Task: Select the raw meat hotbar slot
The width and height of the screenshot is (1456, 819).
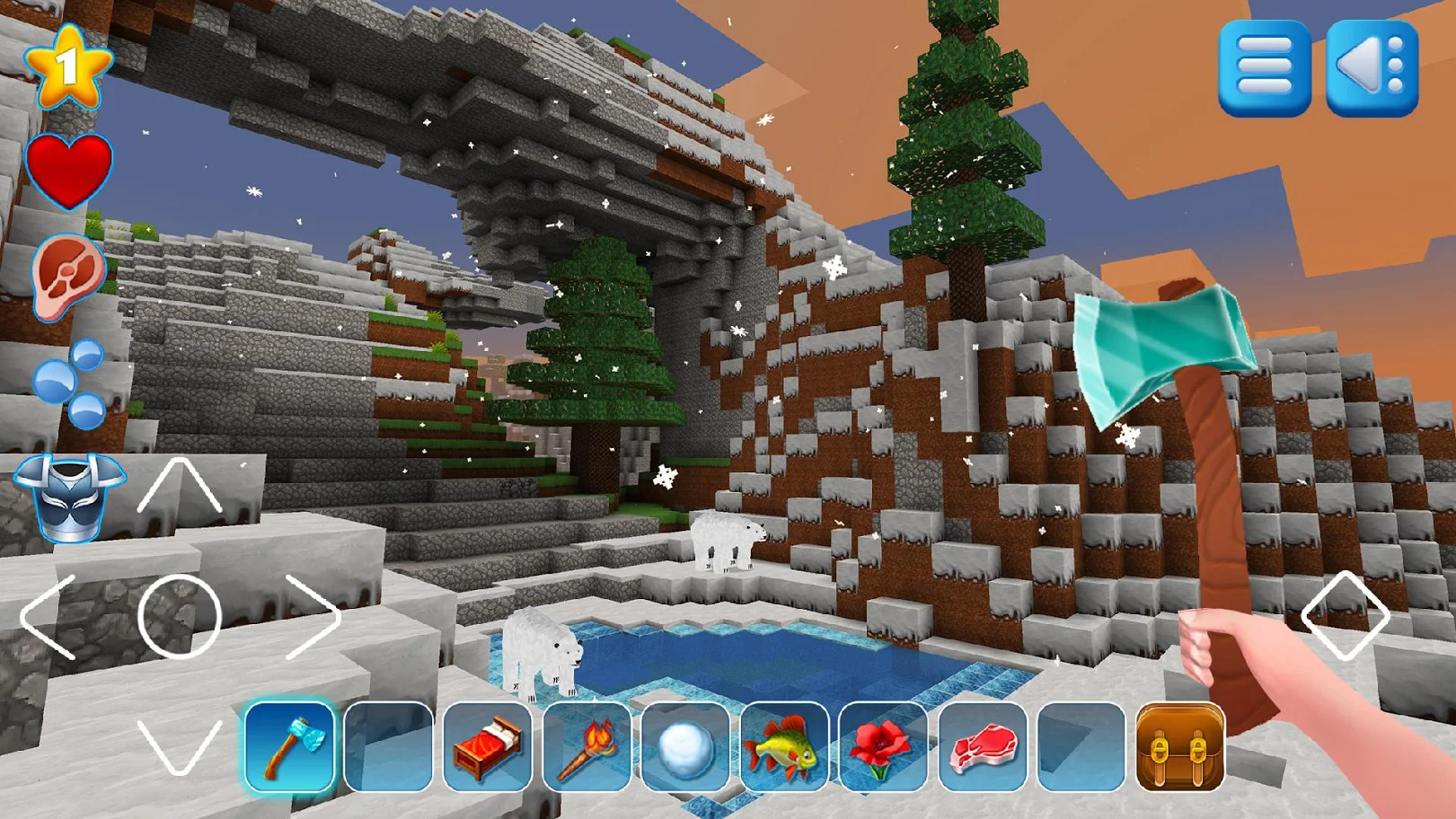Action: point(982,746)
